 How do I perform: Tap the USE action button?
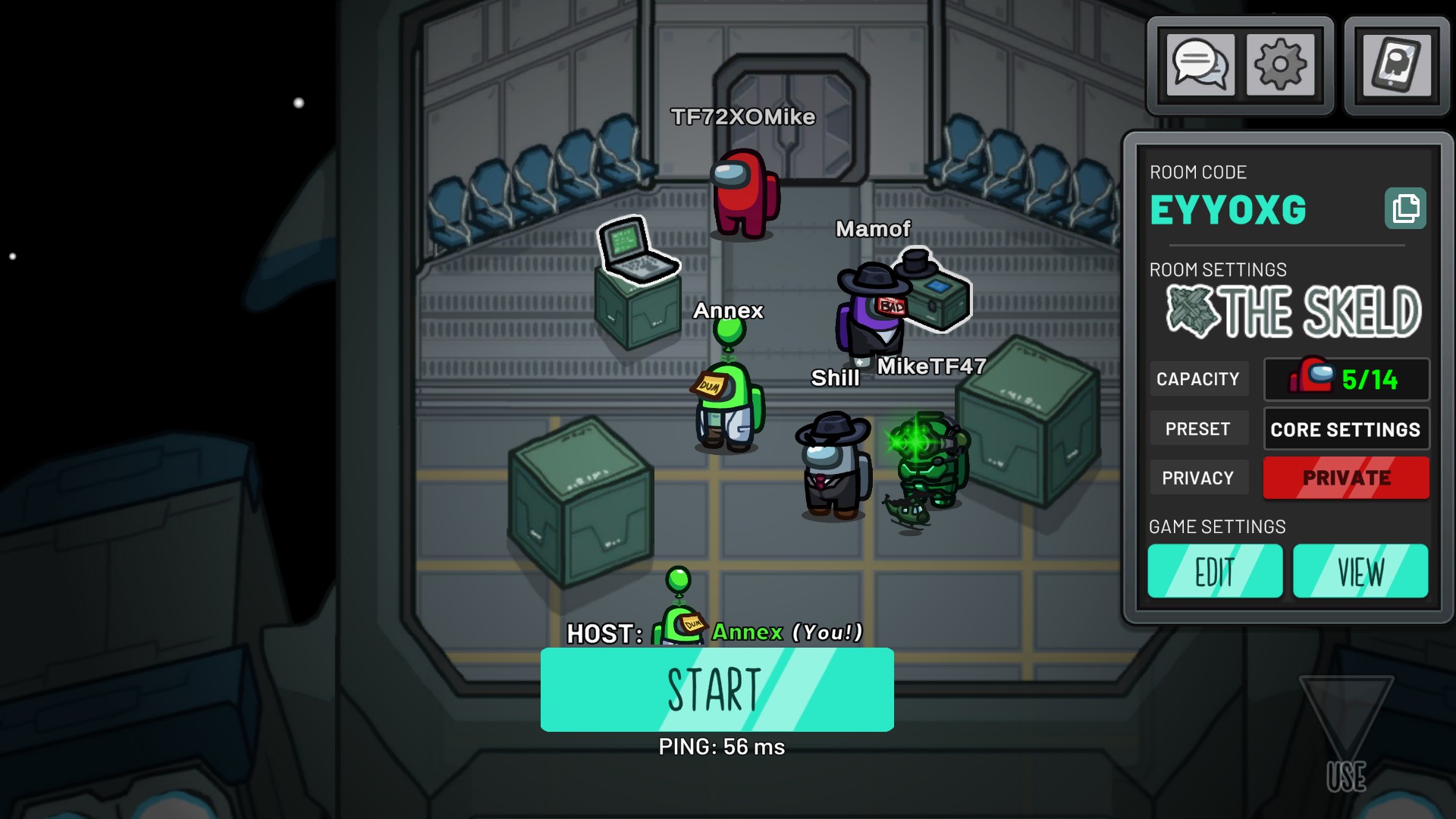pos(1346,736)
